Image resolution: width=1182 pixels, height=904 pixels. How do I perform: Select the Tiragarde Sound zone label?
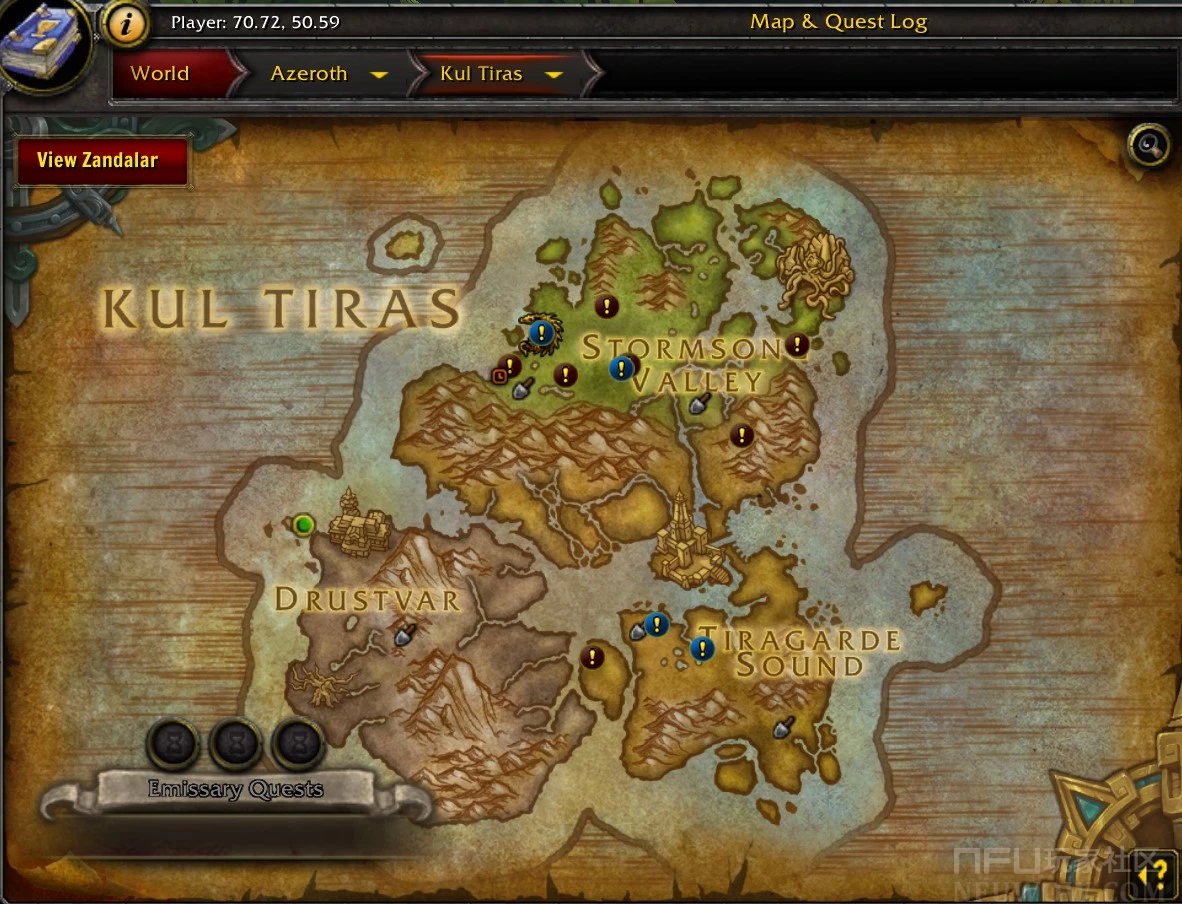pos(799,652)
